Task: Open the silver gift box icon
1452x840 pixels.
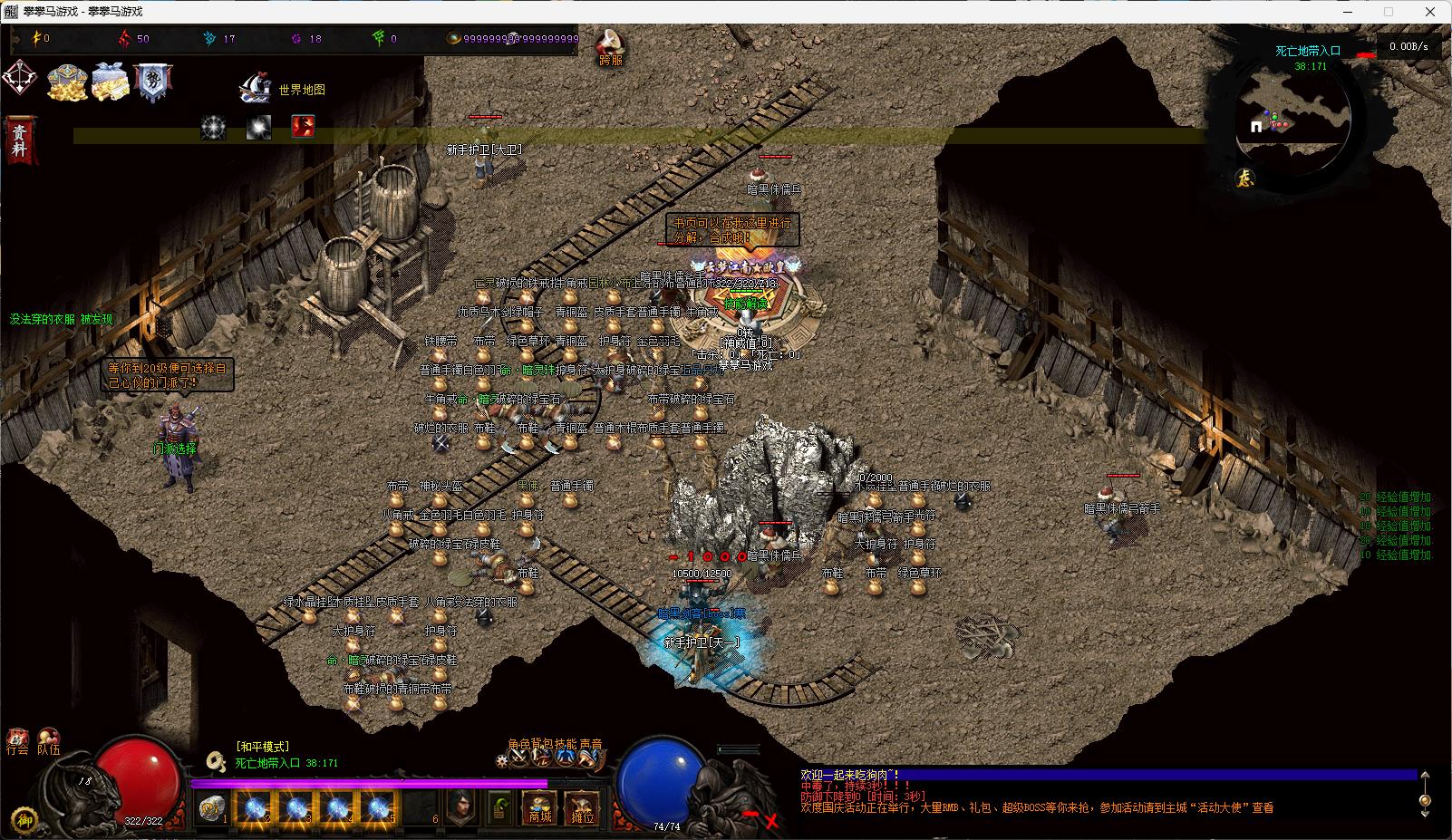Action: (111, 82)
